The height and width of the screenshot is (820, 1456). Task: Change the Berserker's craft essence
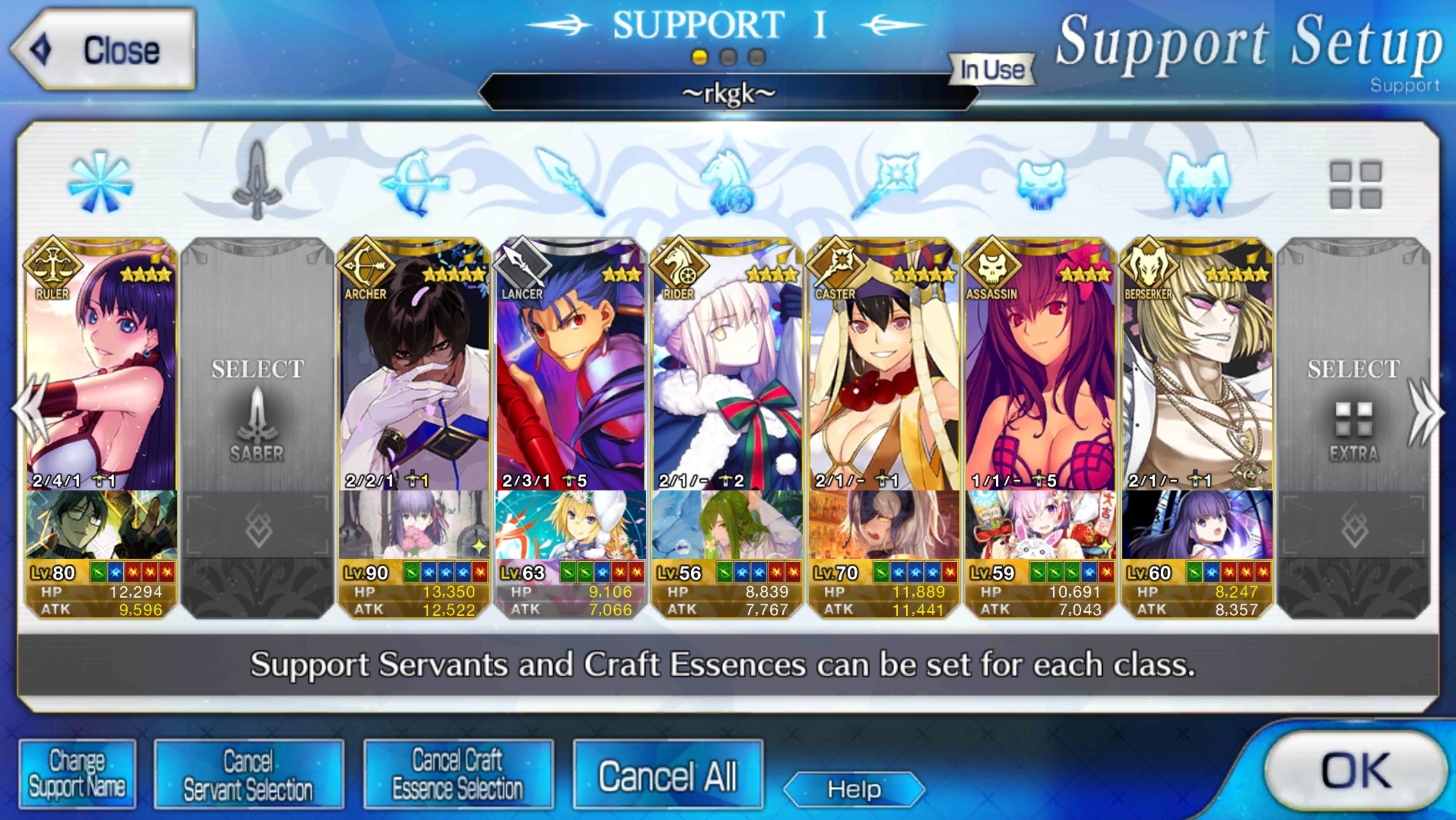(x=1197, y=525)
